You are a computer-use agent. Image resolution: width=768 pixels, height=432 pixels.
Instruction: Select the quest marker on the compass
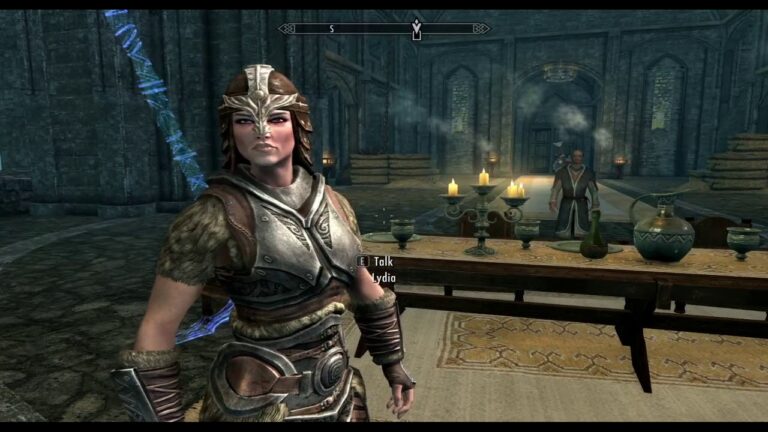point(416,30)
